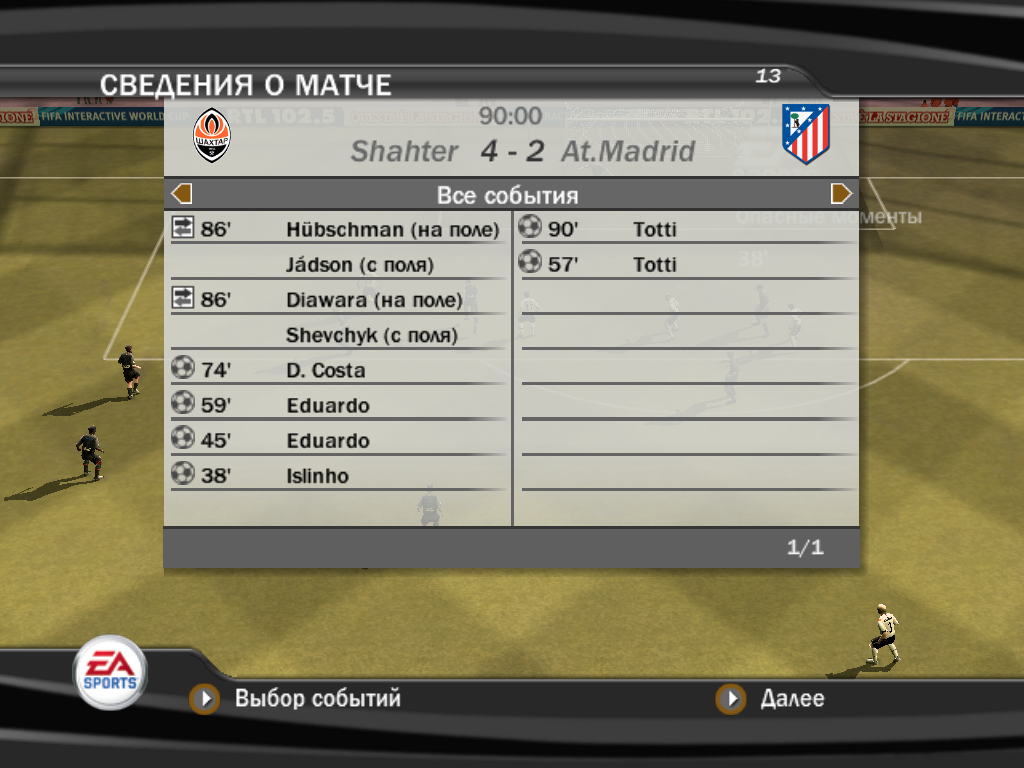Select the Все события filter header
Screen dimensions: 1024x768
pyautogui.click(x=508, y=195)
